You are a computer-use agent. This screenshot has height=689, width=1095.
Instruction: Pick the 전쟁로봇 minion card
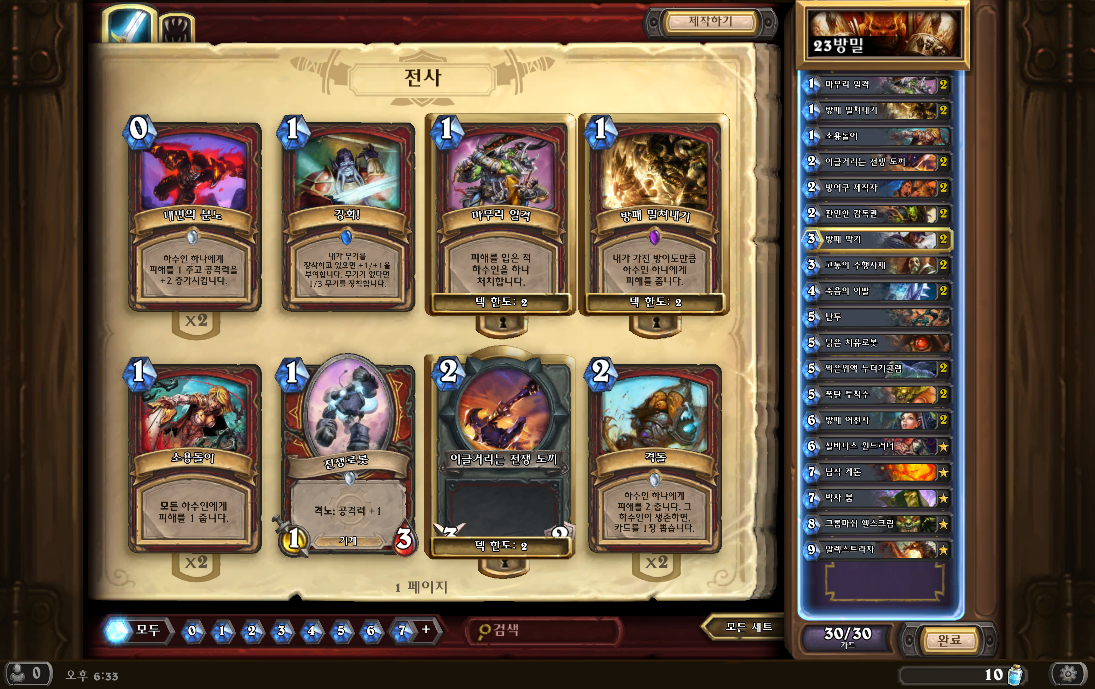pos(348,457)
